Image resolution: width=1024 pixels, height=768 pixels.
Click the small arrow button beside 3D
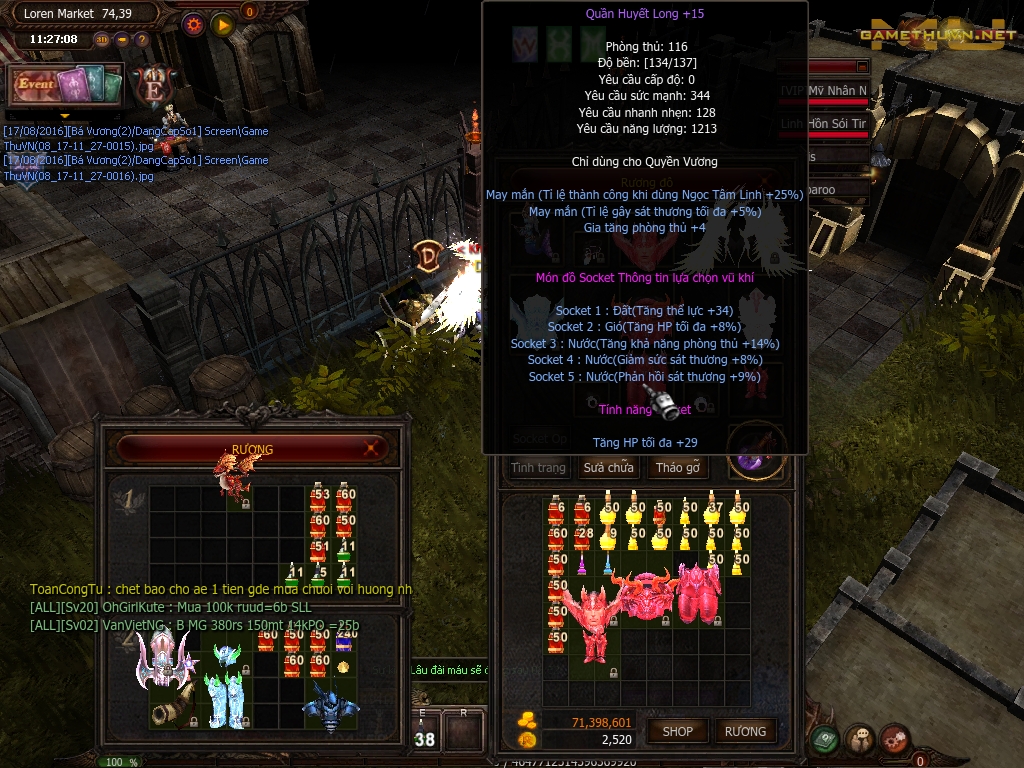pyautogui.click(x=122, y=40)
